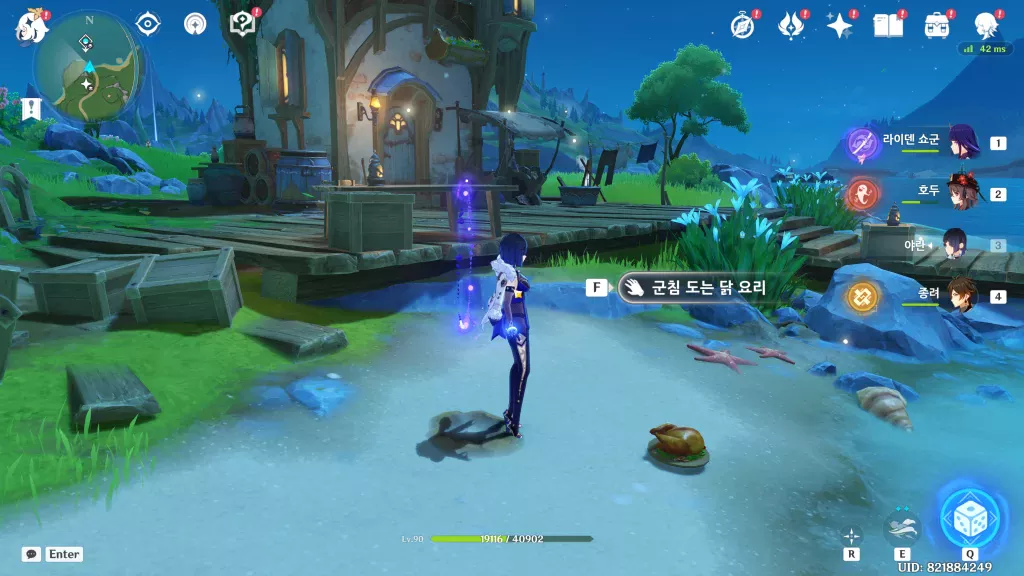Open the backpack inventory
1024x576 pixels.
[x=937, y=25]
